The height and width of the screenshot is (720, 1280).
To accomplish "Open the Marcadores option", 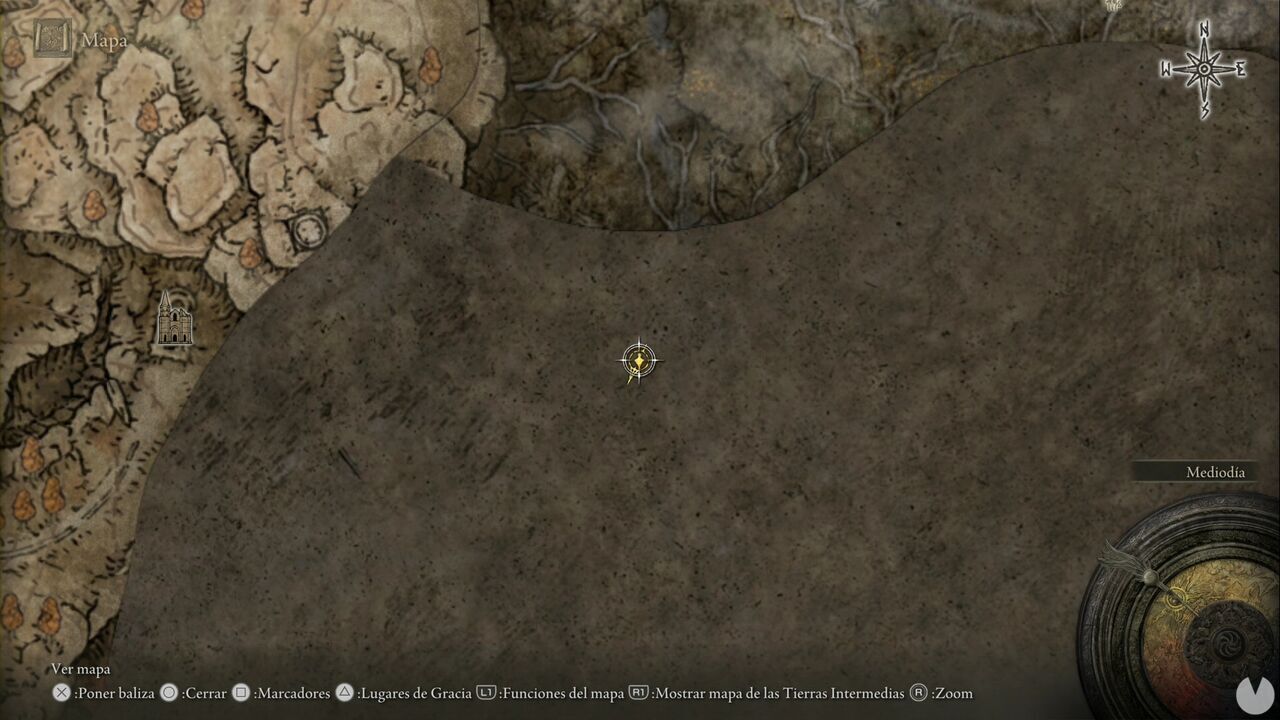I will coord(292,692).
